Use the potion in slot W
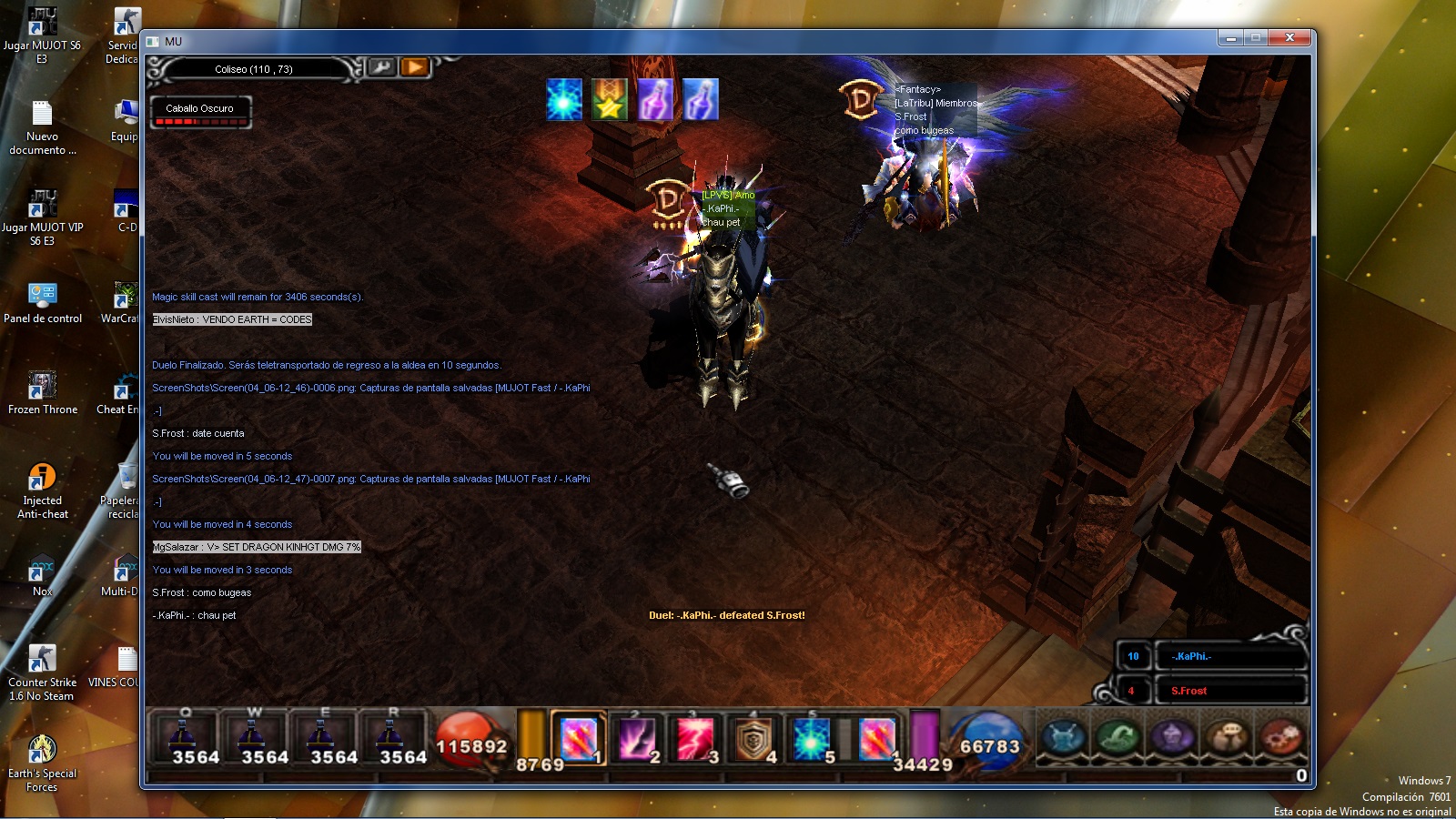Viewport: 1456px width, 819px height. pos(254,737)
